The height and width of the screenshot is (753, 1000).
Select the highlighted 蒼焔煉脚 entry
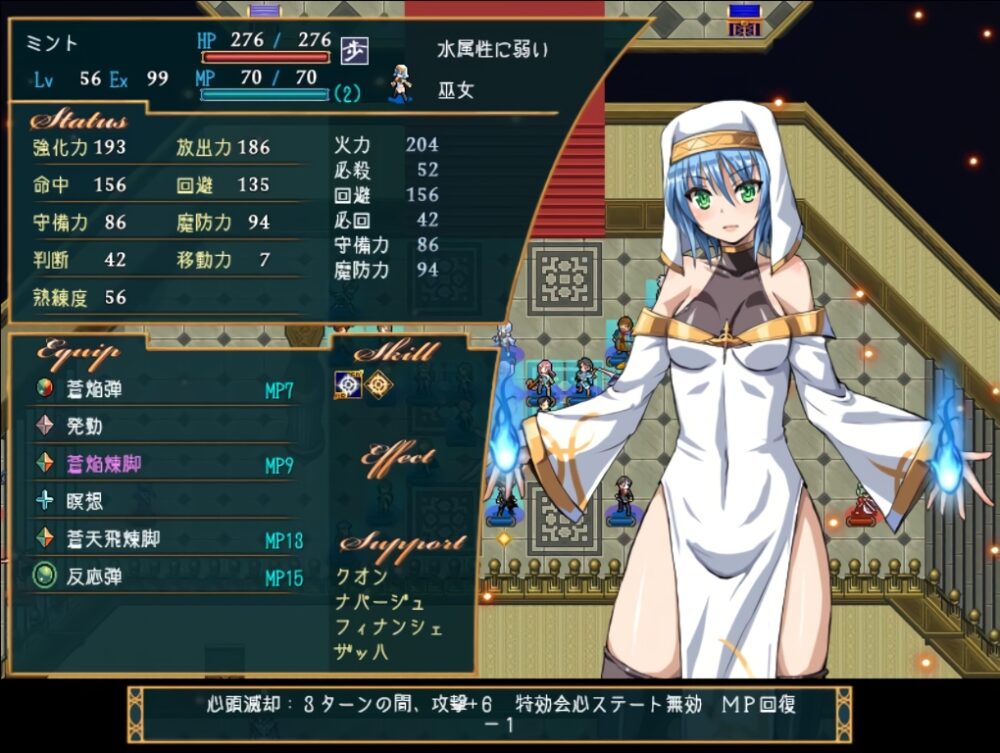(x=104, y=464)
